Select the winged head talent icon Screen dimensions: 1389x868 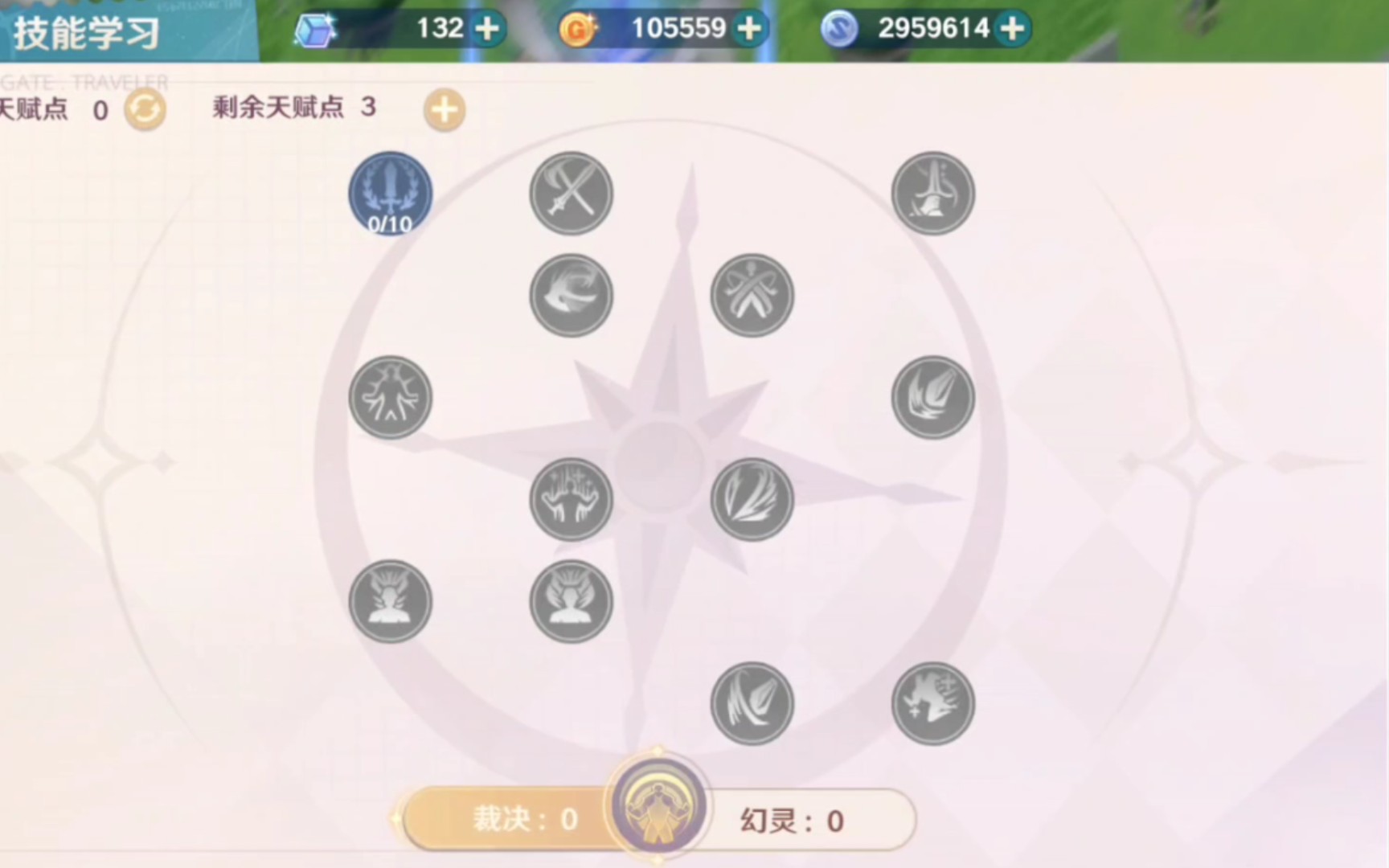click(x=571, y=603)
